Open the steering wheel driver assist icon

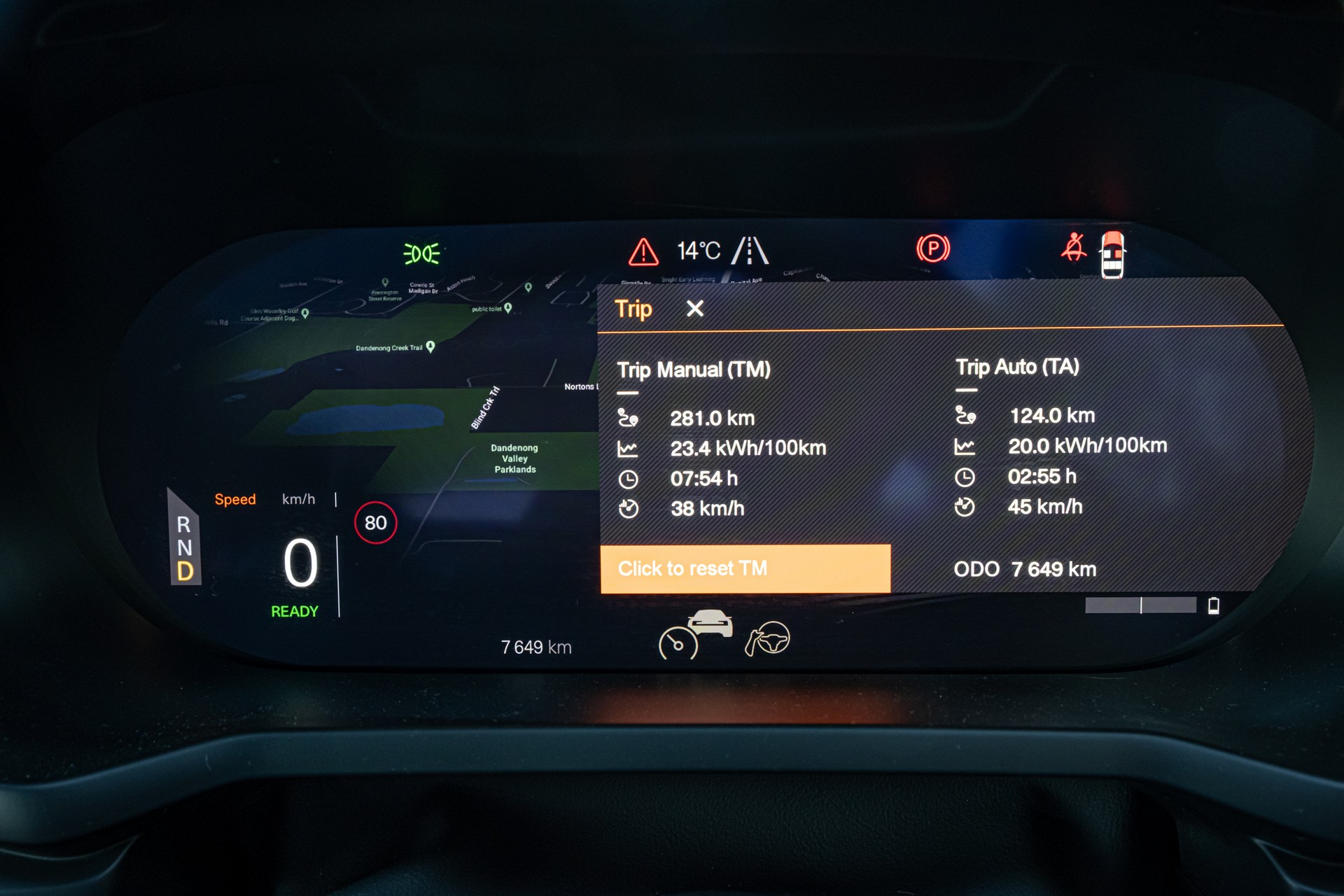click(x=768, y=638)
